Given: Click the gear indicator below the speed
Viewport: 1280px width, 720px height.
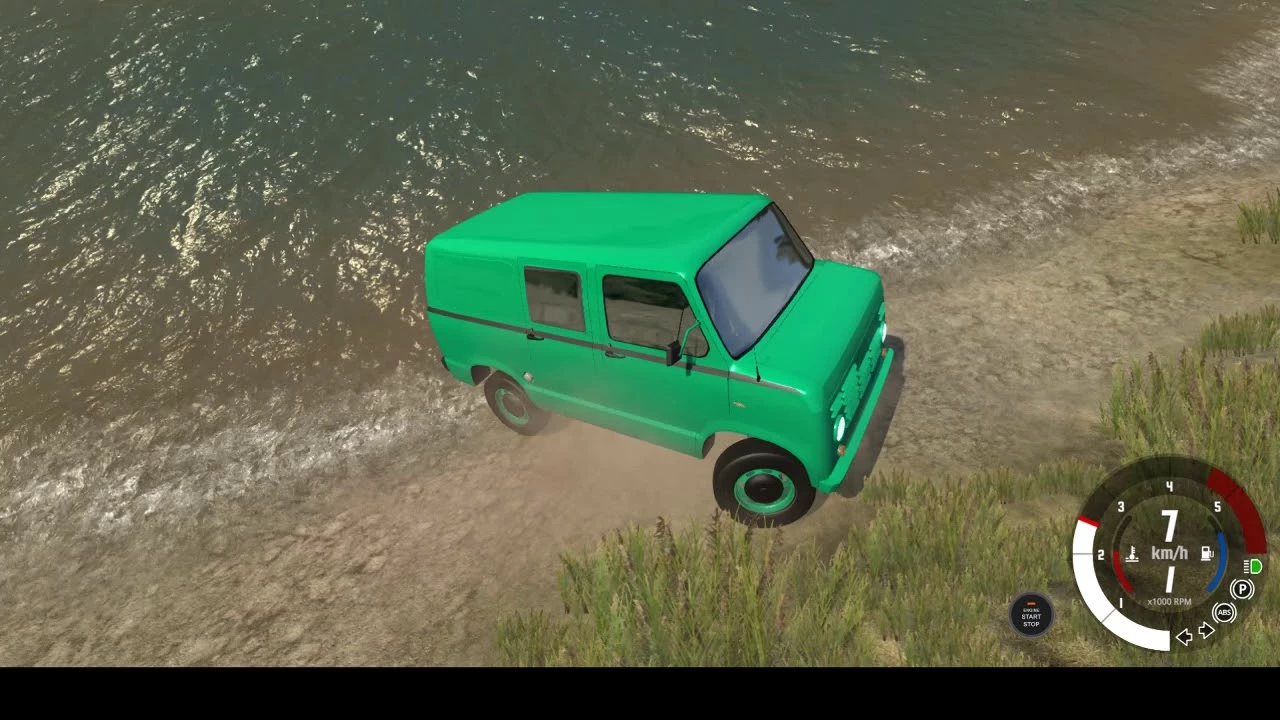Looking at the screenshot, I should coord(1168,576).
